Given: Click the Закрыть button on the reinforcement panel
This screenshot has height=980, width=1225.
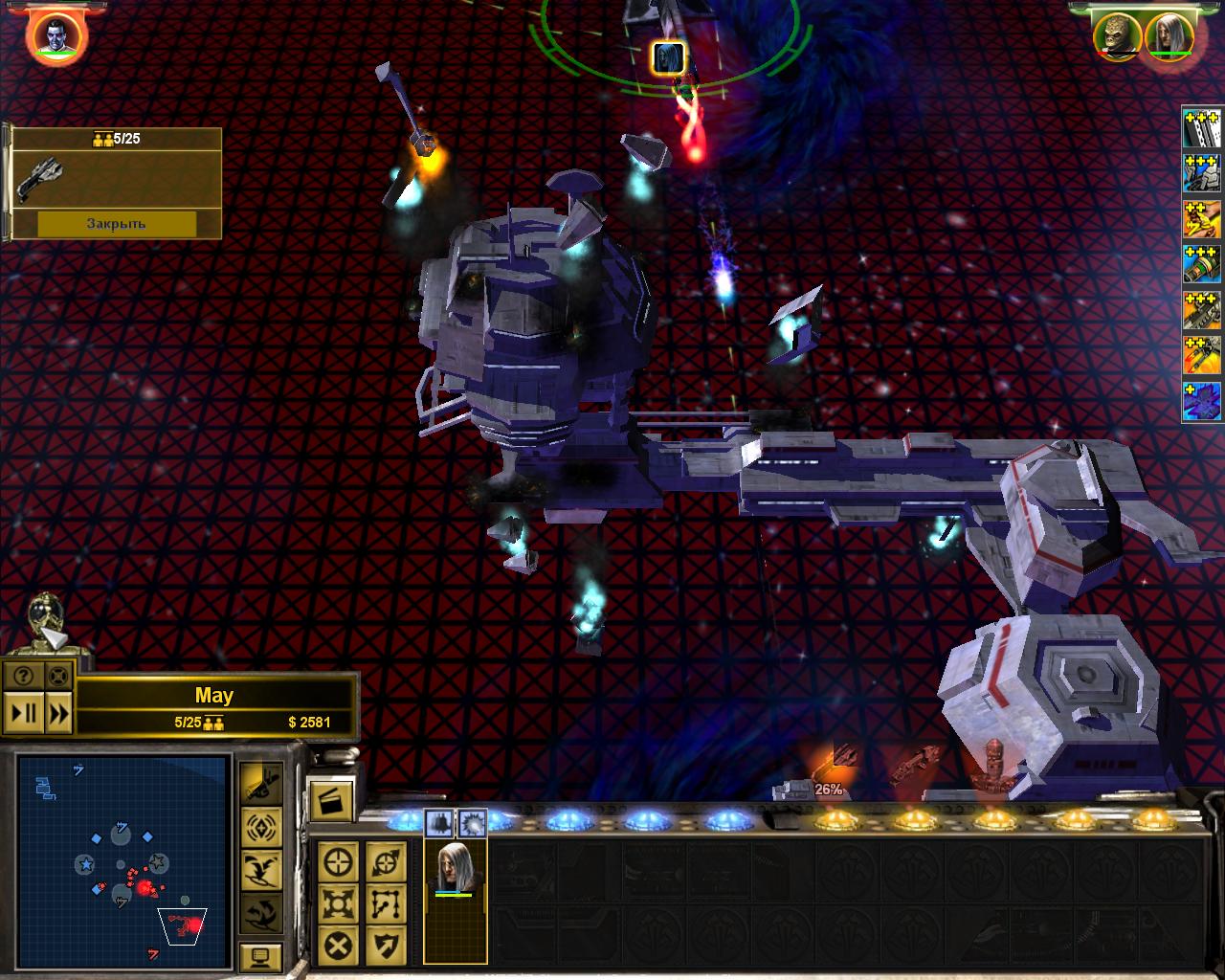Looking at the screenshot, I should (x=116, y=224).
